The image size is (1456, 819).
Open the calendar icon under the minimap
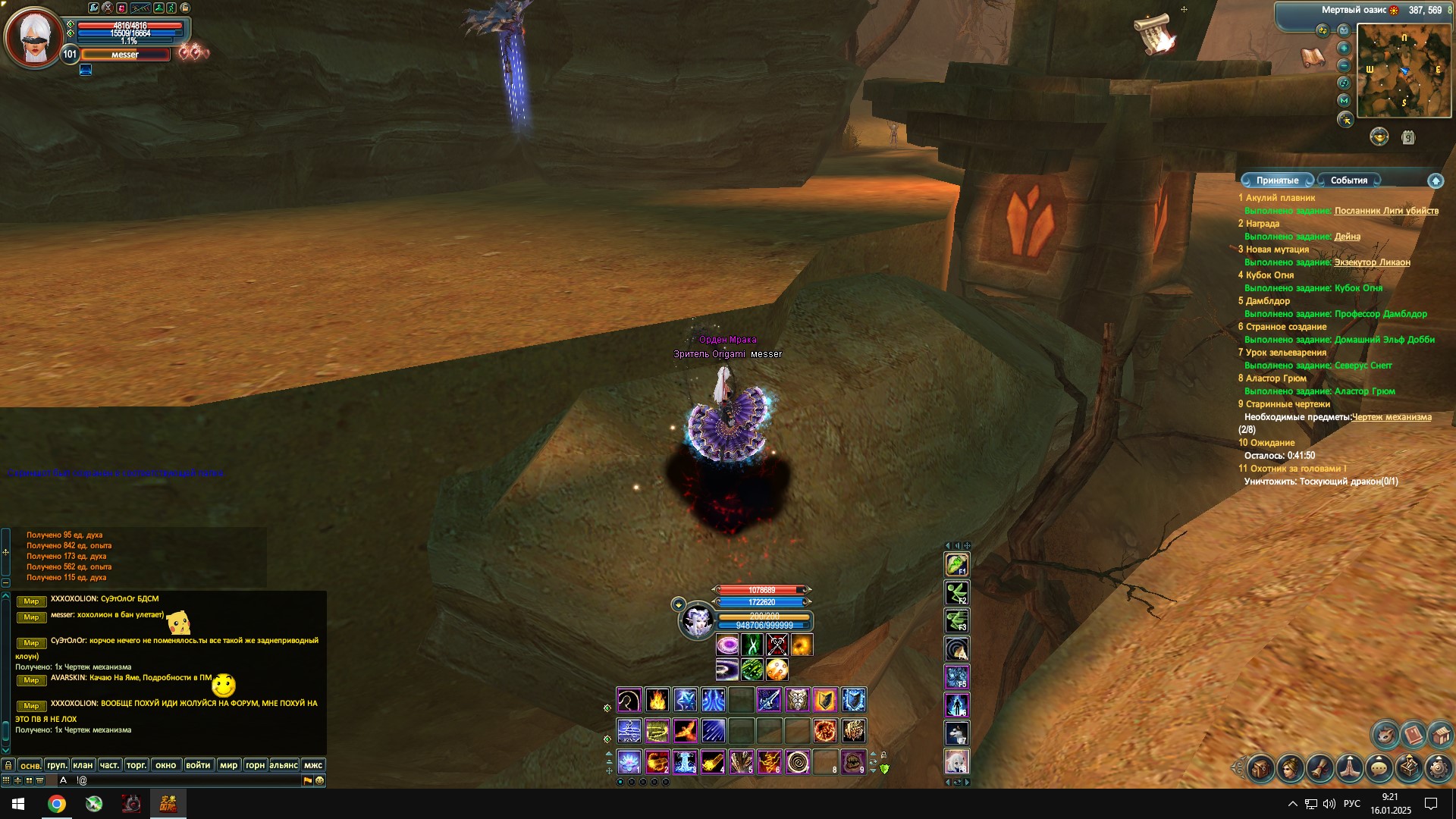1408,137
